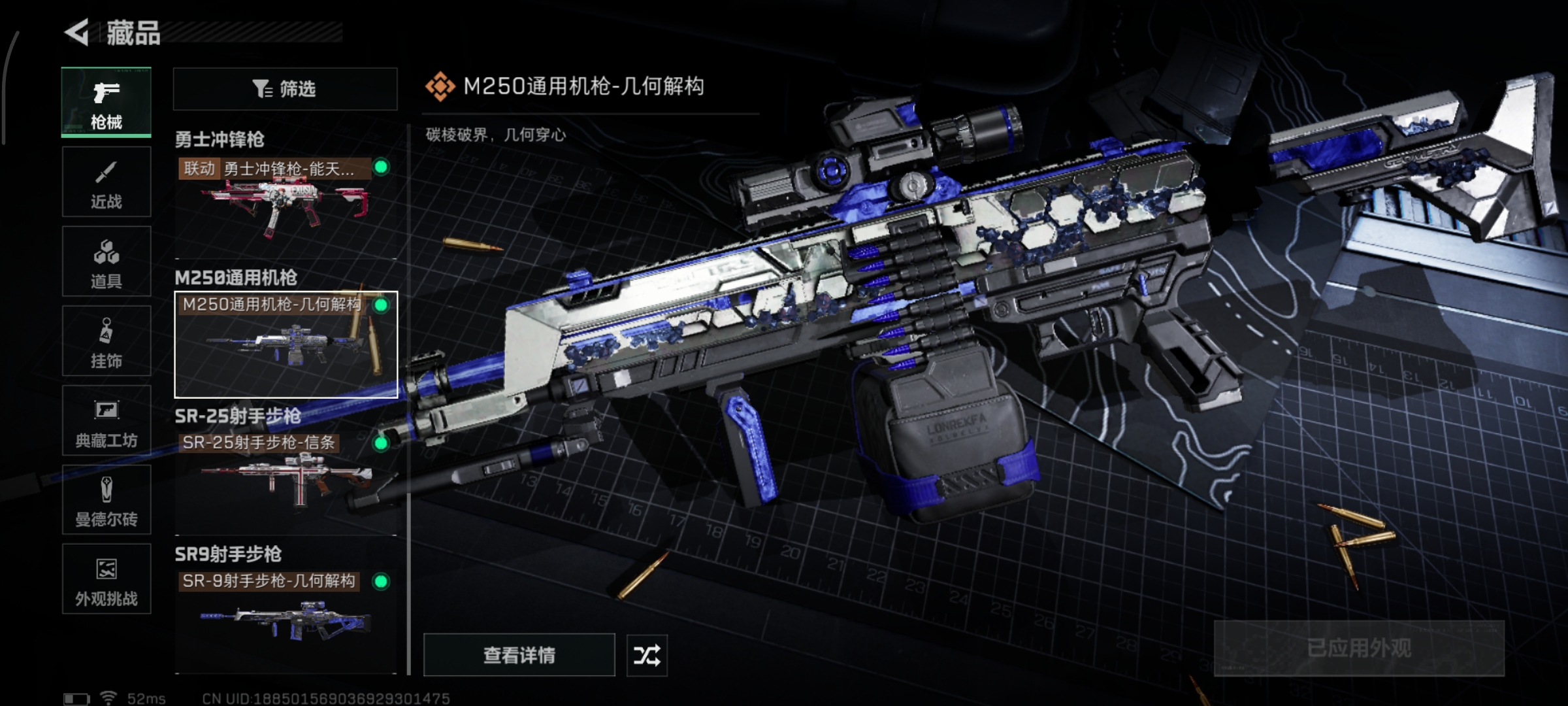Open the 典藏工坊 workshop tab

[106, 420]
